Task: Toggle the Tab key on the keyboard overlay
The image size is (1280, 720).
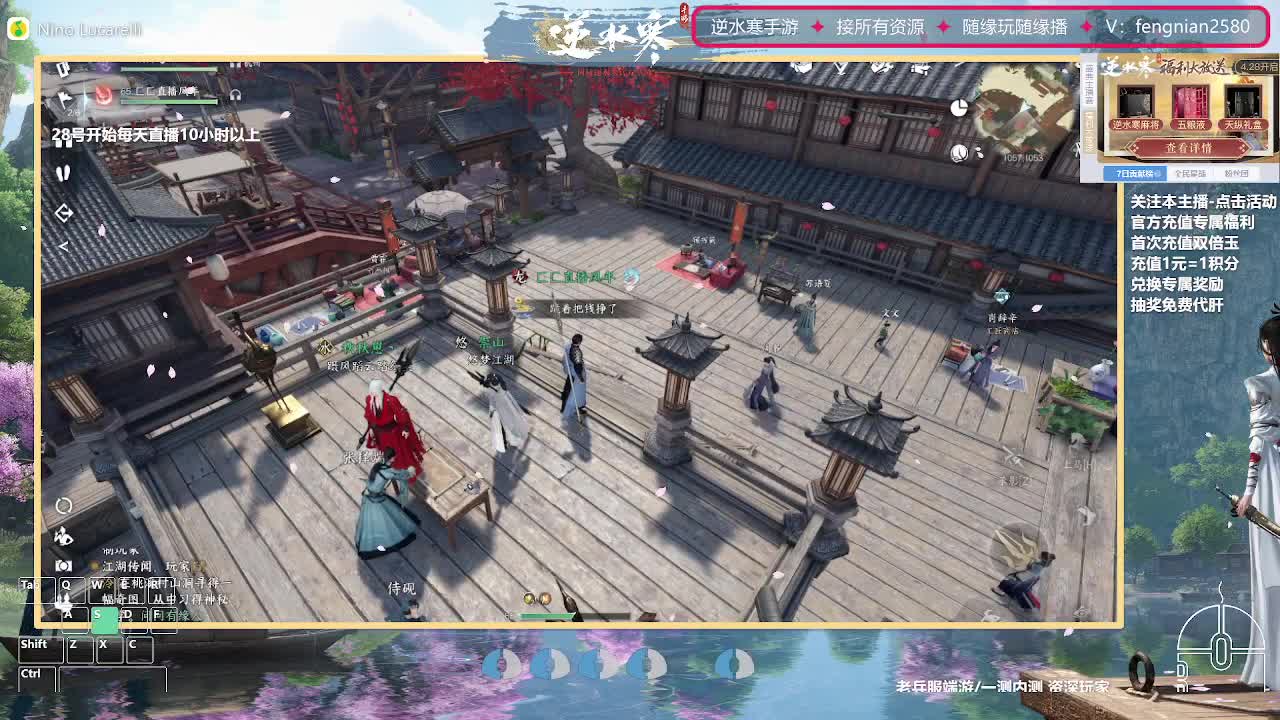Action: (x=37, y=590)
